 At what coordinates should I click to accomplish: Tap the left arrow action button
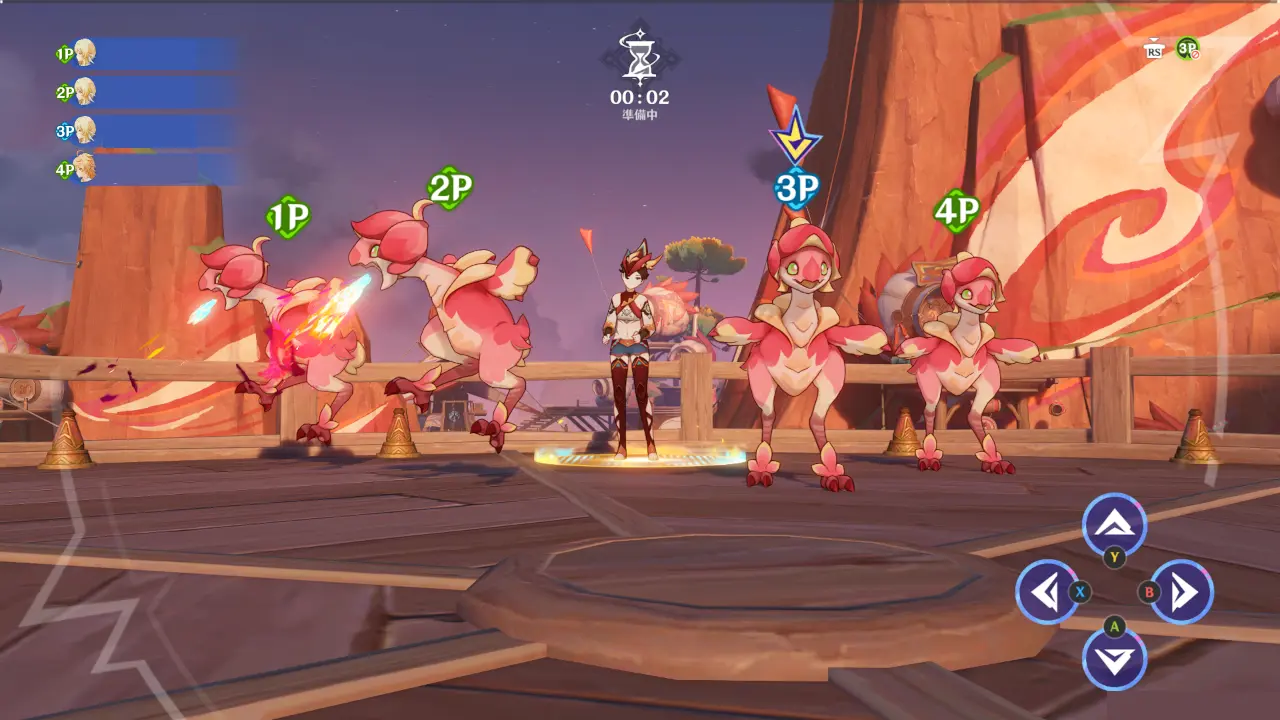1046,593
